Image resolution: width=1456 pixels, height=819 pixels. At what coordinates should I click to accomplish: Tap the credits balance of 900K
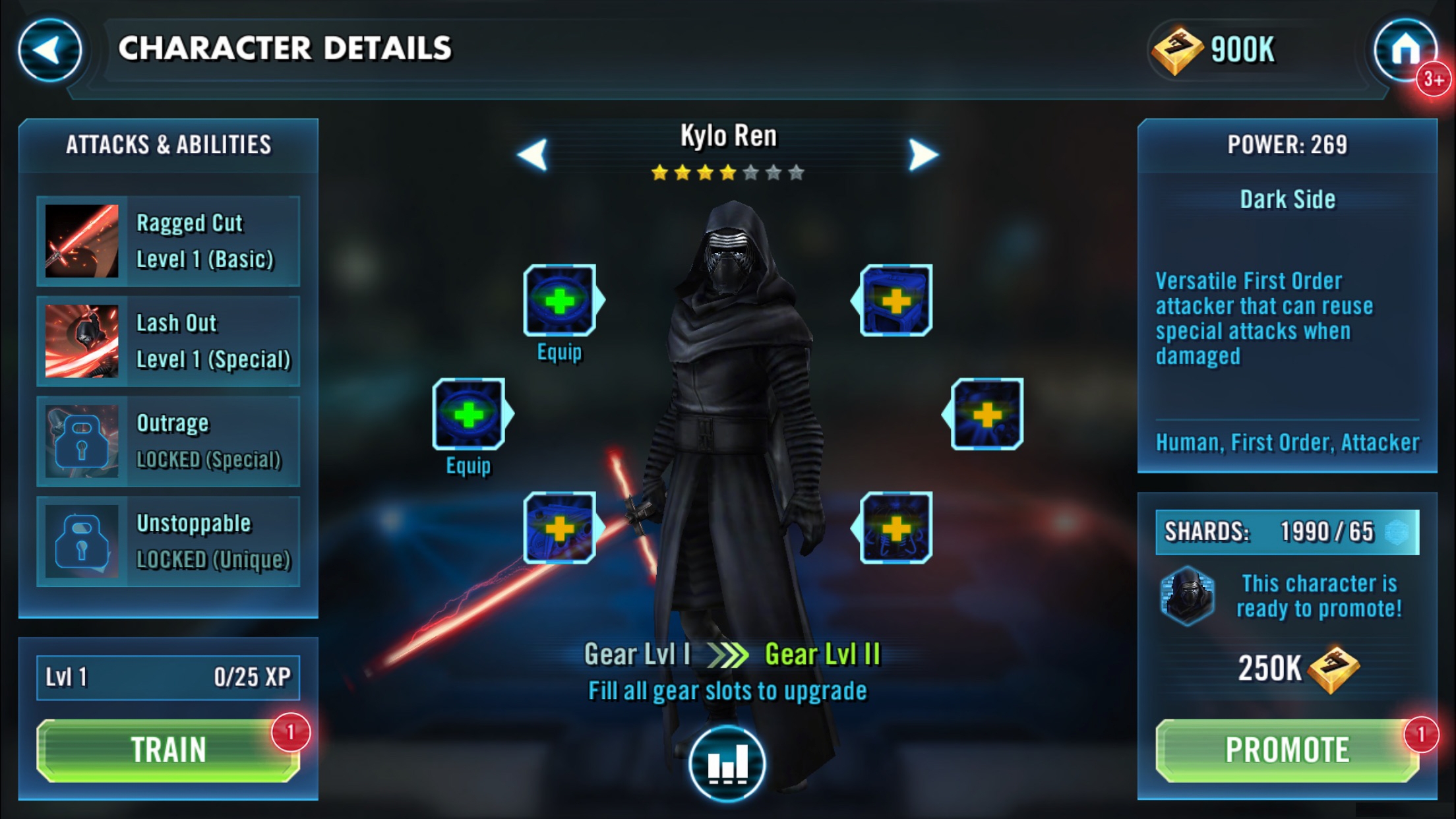click(1215, 50)
